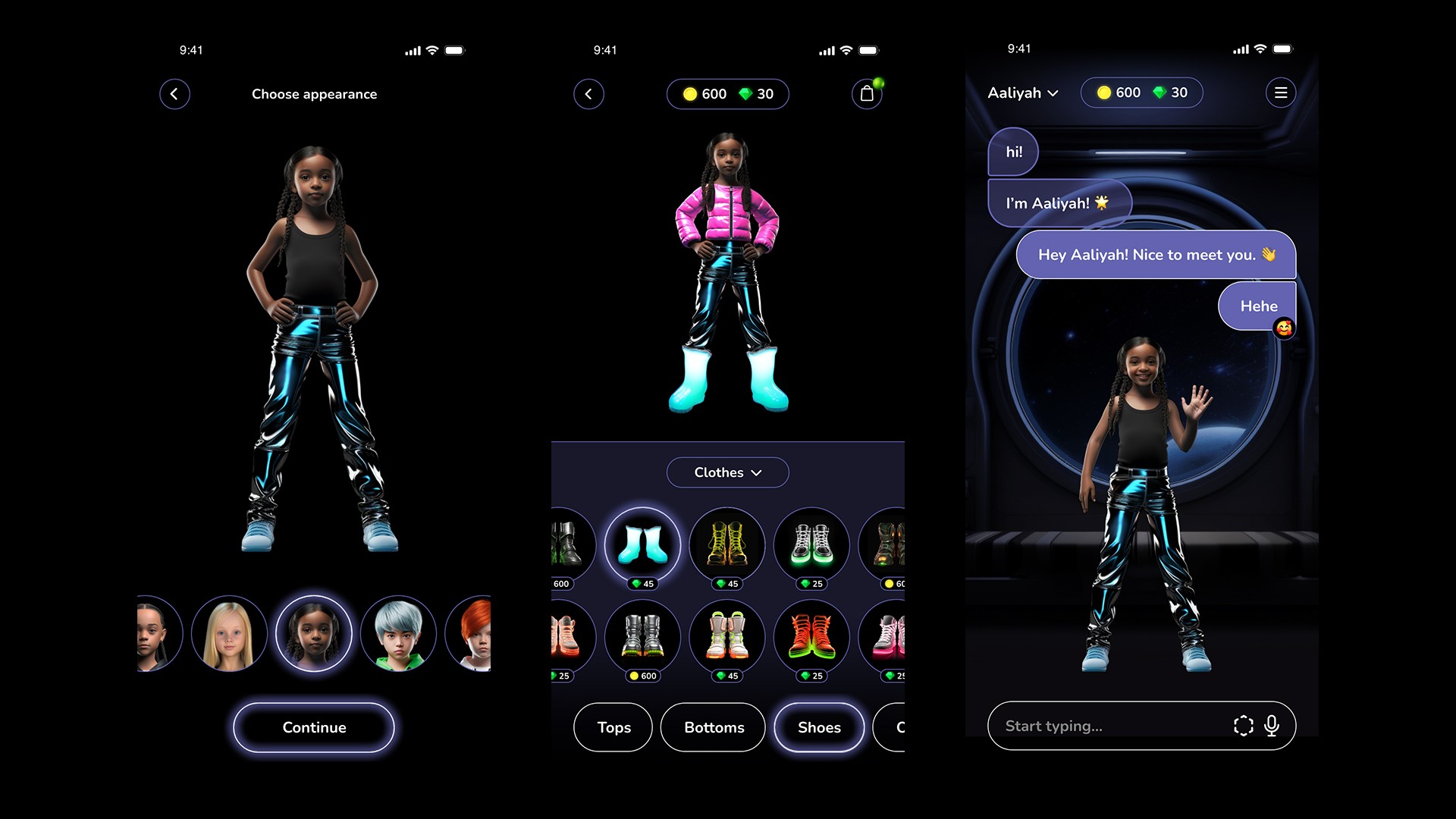The width and height of the screenshot is (1456, 819).
Task: Expand the Aaliyah name dropdown
Action: (x=1021, y=93)
